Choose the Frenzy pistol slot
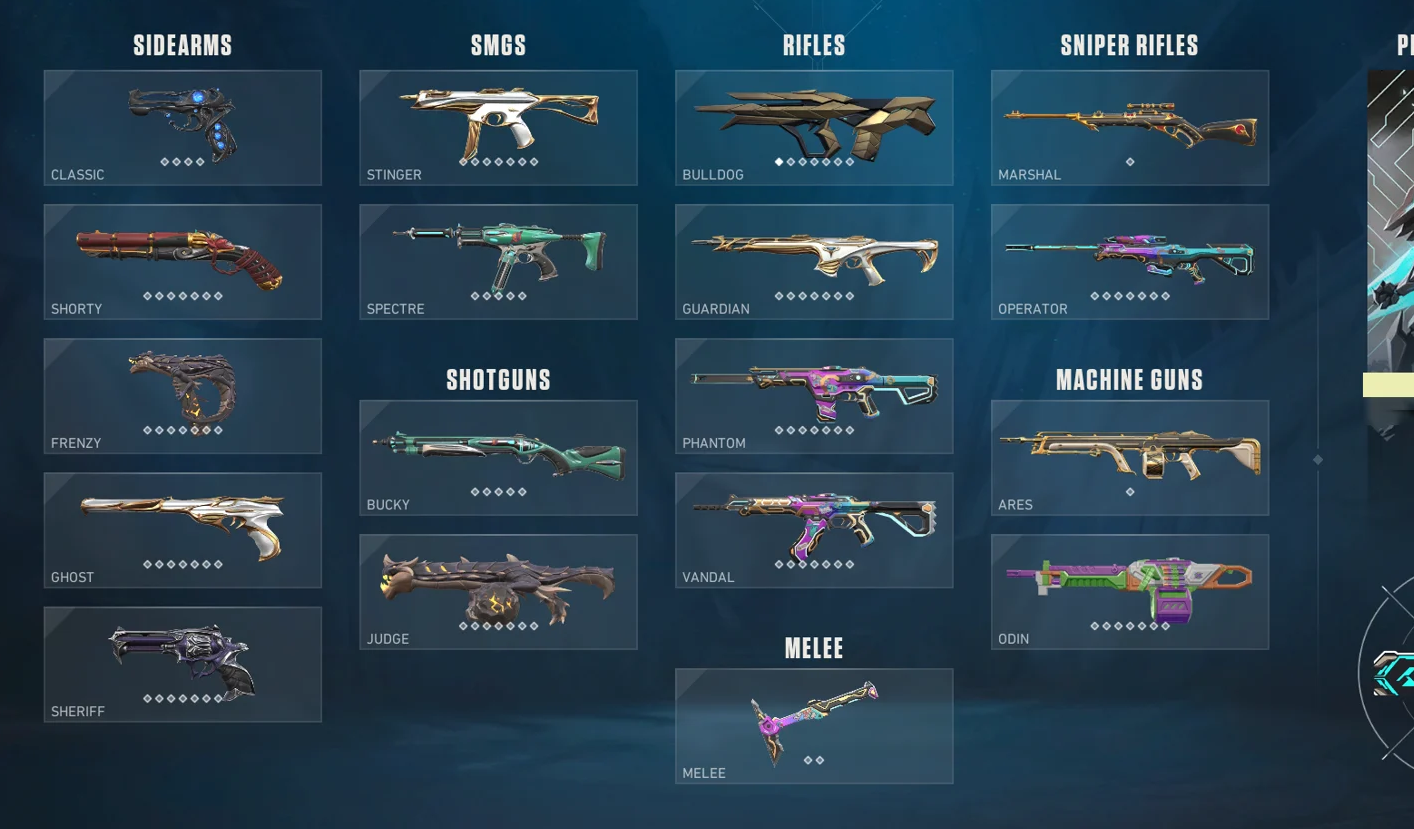This screenshot has height=829, width=1414. coord(182,395)
